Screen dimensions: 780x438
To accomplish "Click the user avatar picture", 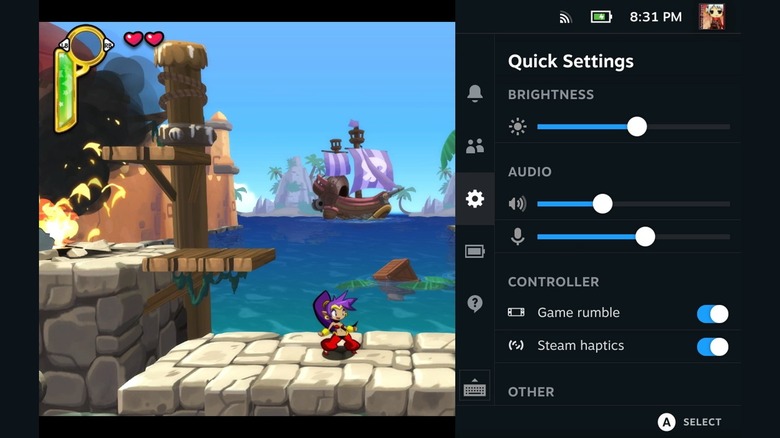I will tap(712, 17).
